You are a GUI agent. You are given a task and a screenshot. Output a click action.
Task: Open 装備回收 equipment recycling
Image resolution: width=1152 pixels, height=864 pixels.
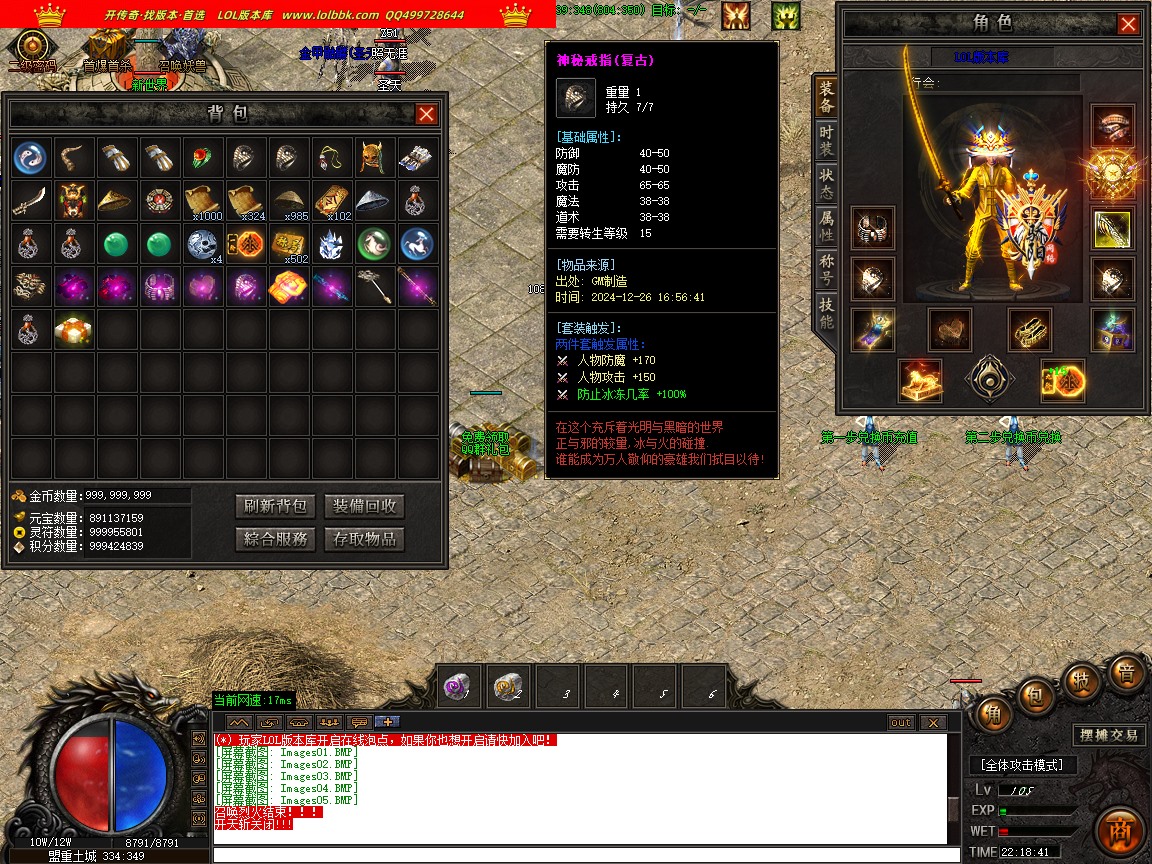(364, 506)
